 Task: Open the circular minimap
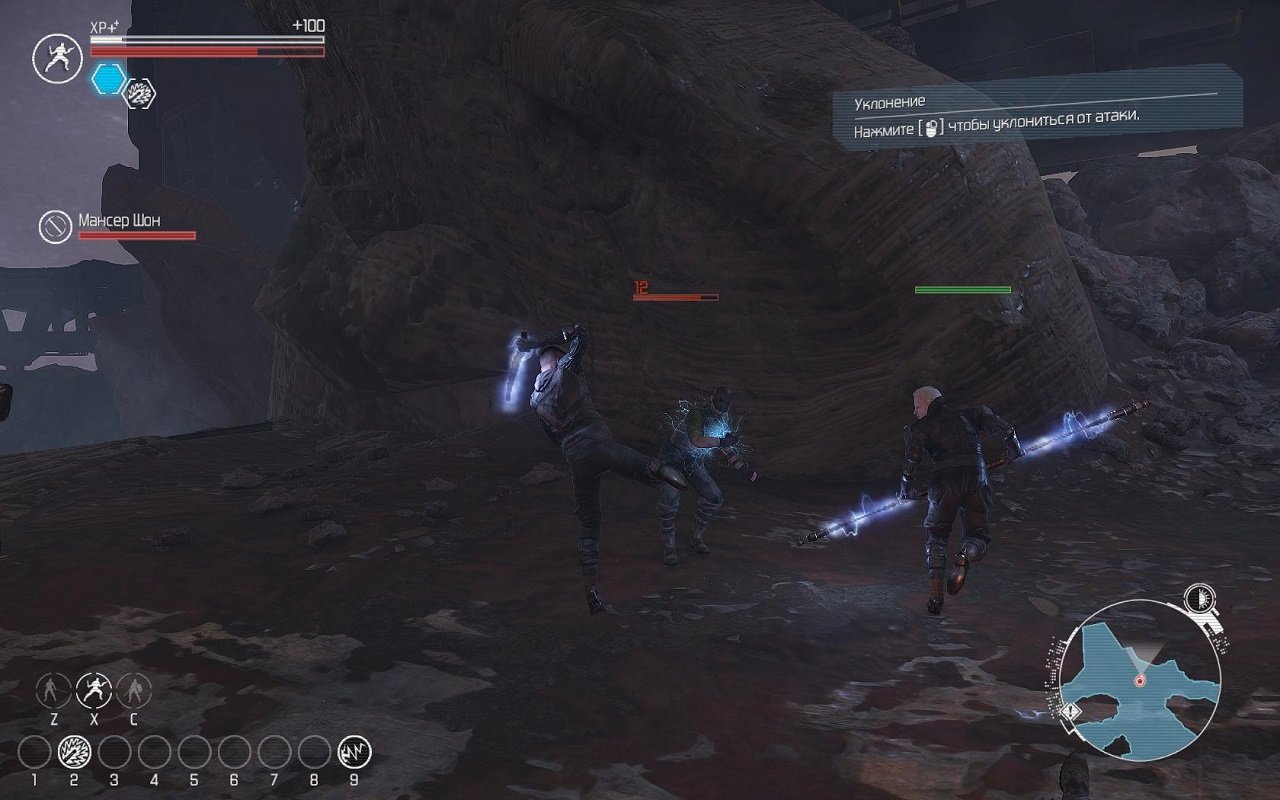pyautogui.click(x=1139, y=679)
